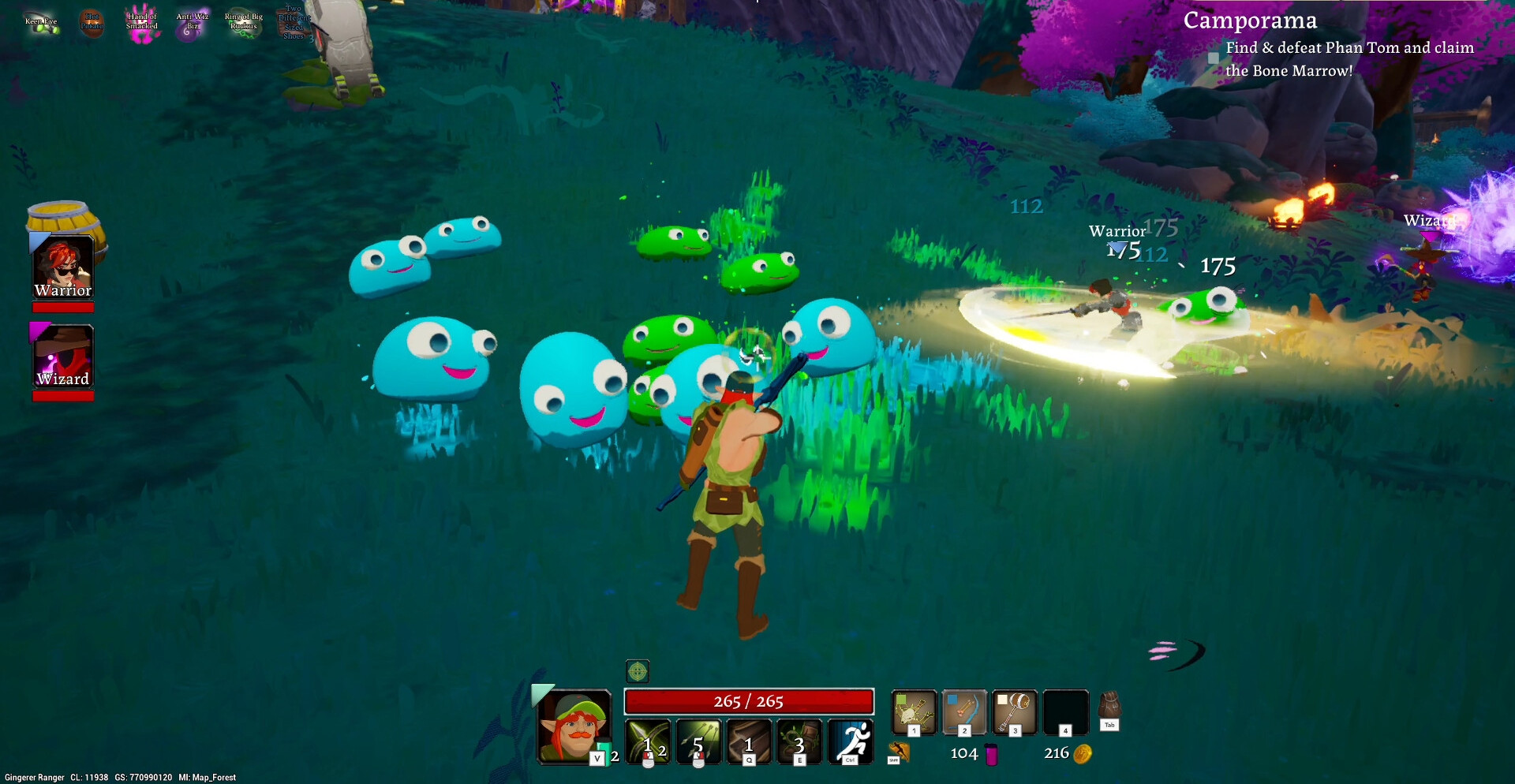Image resolution: width=1515 pixels, height=784 pixels.
Task: View the Ring of Big Ruckus perk
Action: coord(243,23)
